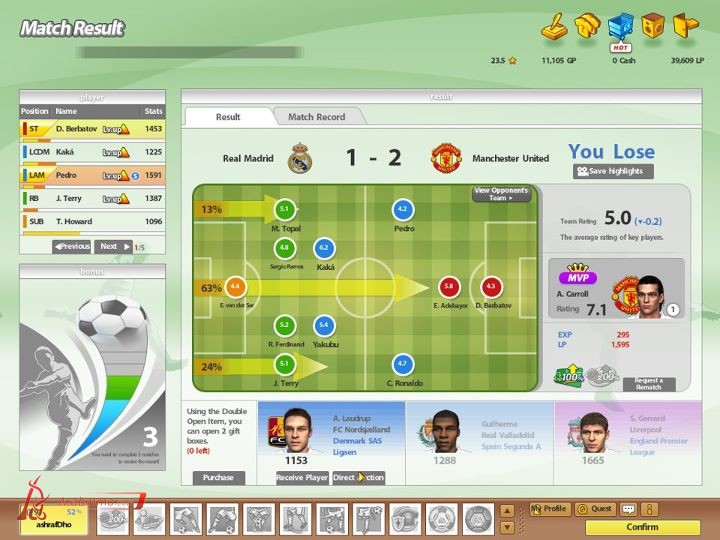Purchase the Double Open item

pos(218,478)
